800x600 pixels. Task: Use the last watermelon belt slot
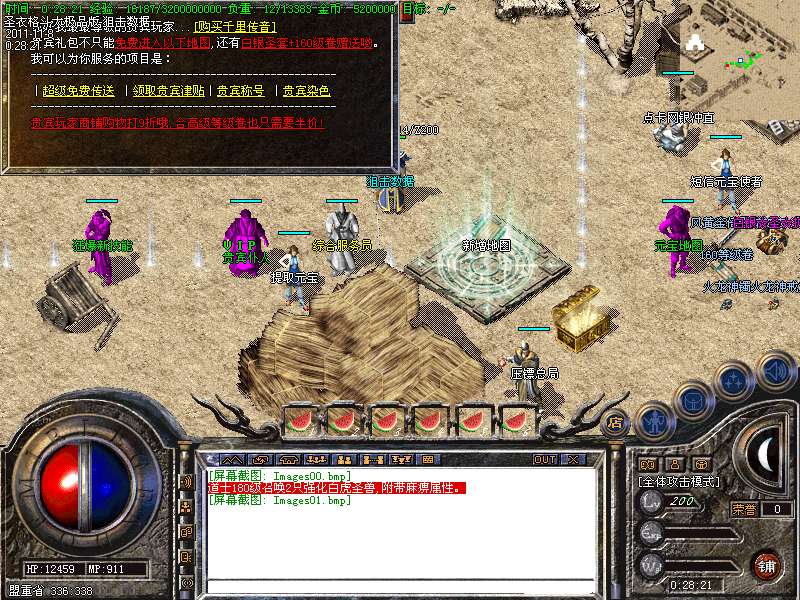pyautogui.click(x=515, y=420)
